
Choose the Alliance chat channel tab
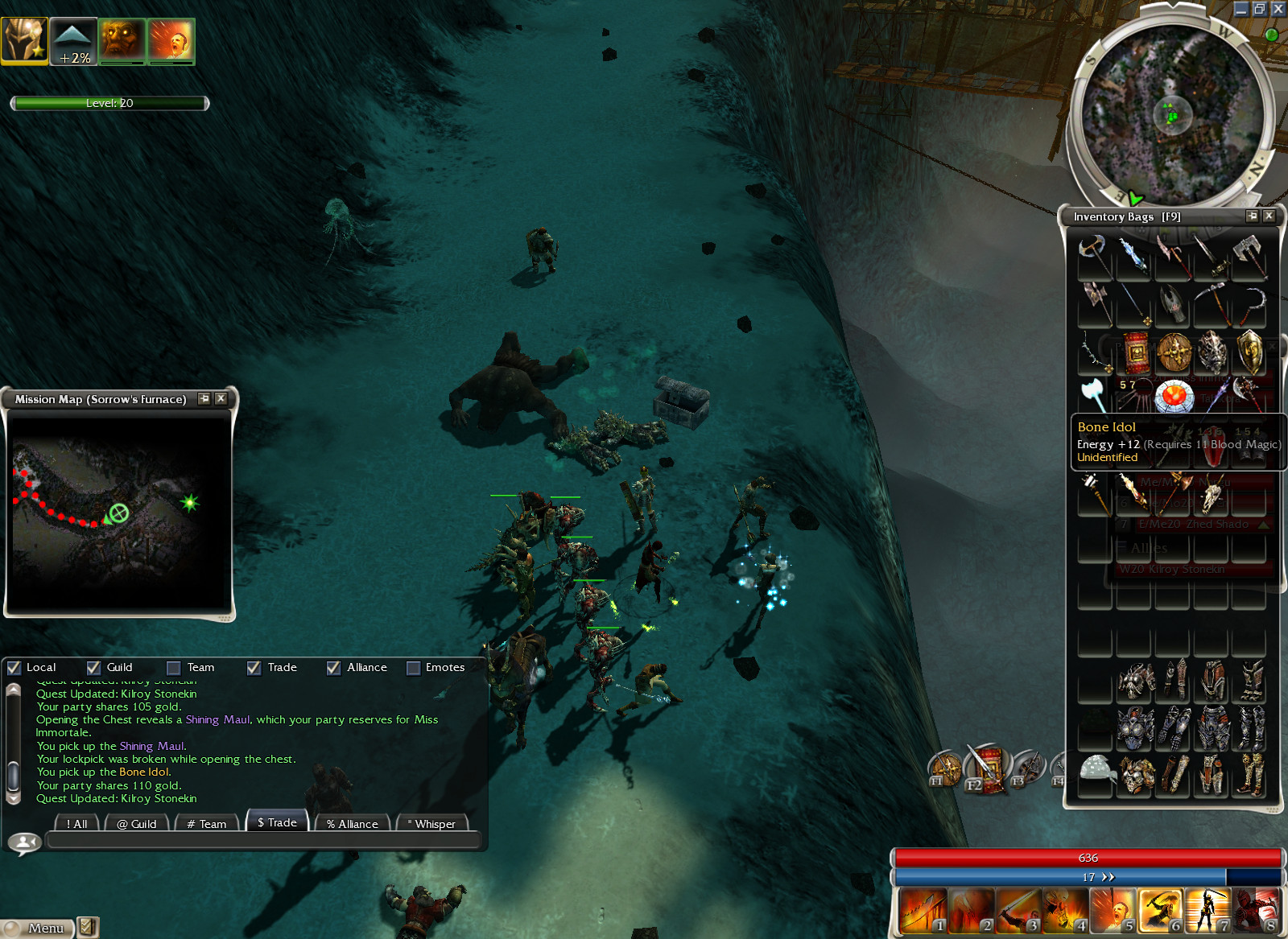pos(353,823)
